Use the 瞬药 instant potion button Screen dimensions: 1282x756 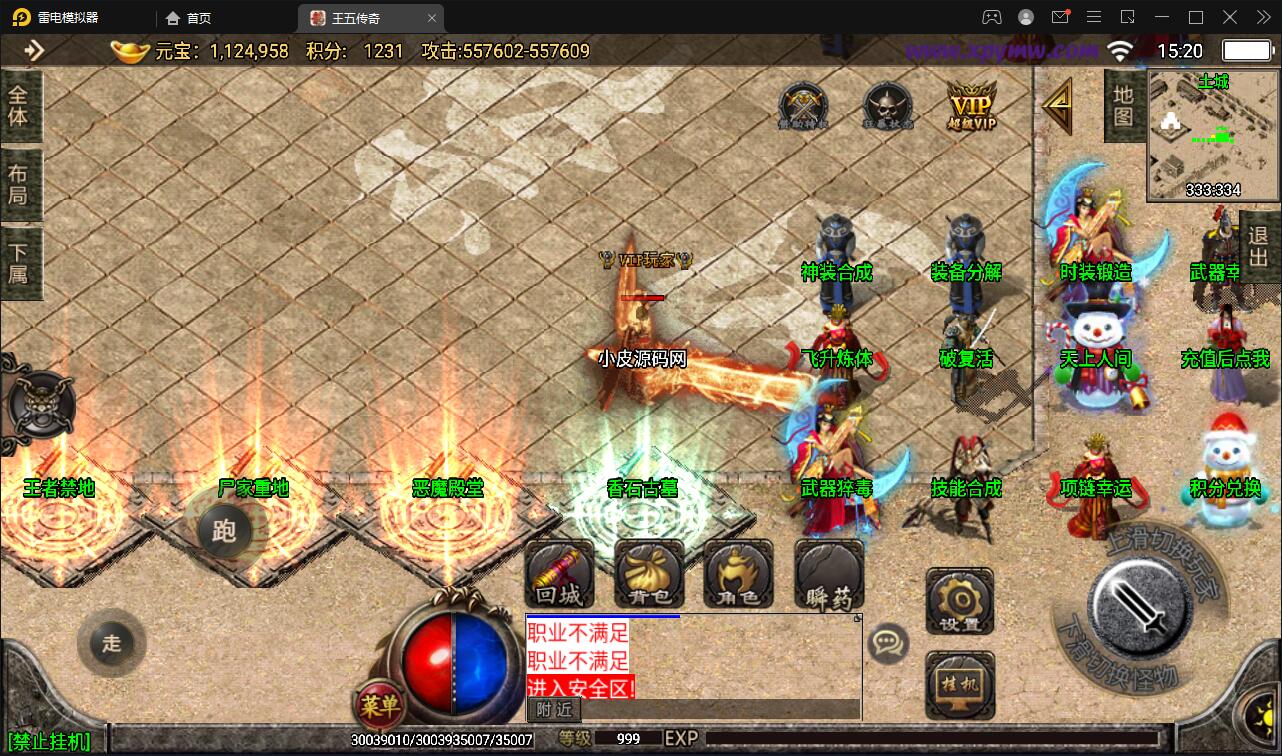(829, 575)
